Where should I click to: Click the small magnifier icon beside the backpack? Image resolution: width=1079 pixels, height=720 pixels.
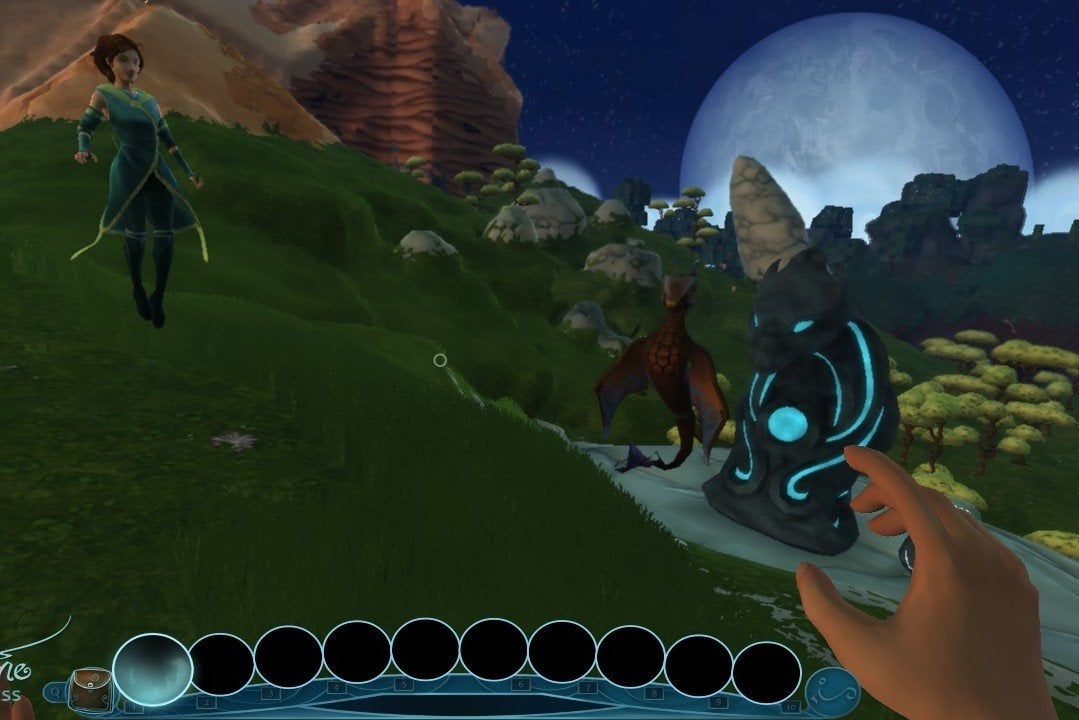pyautogui.click(x=52, y=692)
